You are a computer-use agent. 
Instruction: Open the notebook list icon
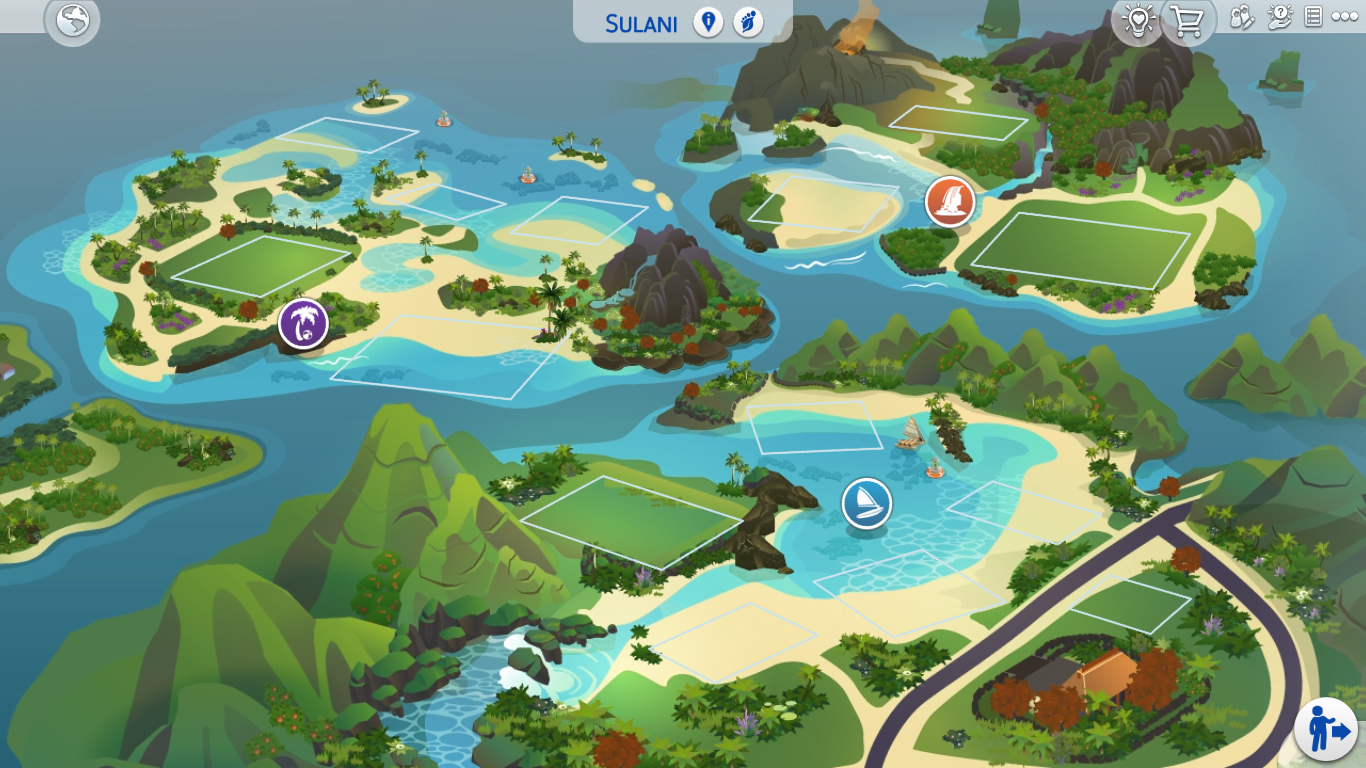pos(1313,17)
